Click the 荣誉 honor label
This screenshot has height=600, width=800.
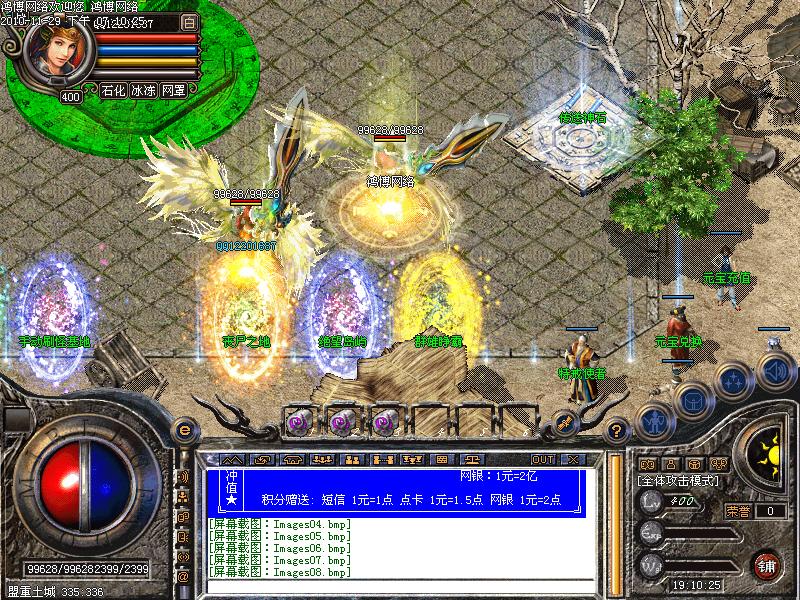pyautogui.click(x=738, y=511)
